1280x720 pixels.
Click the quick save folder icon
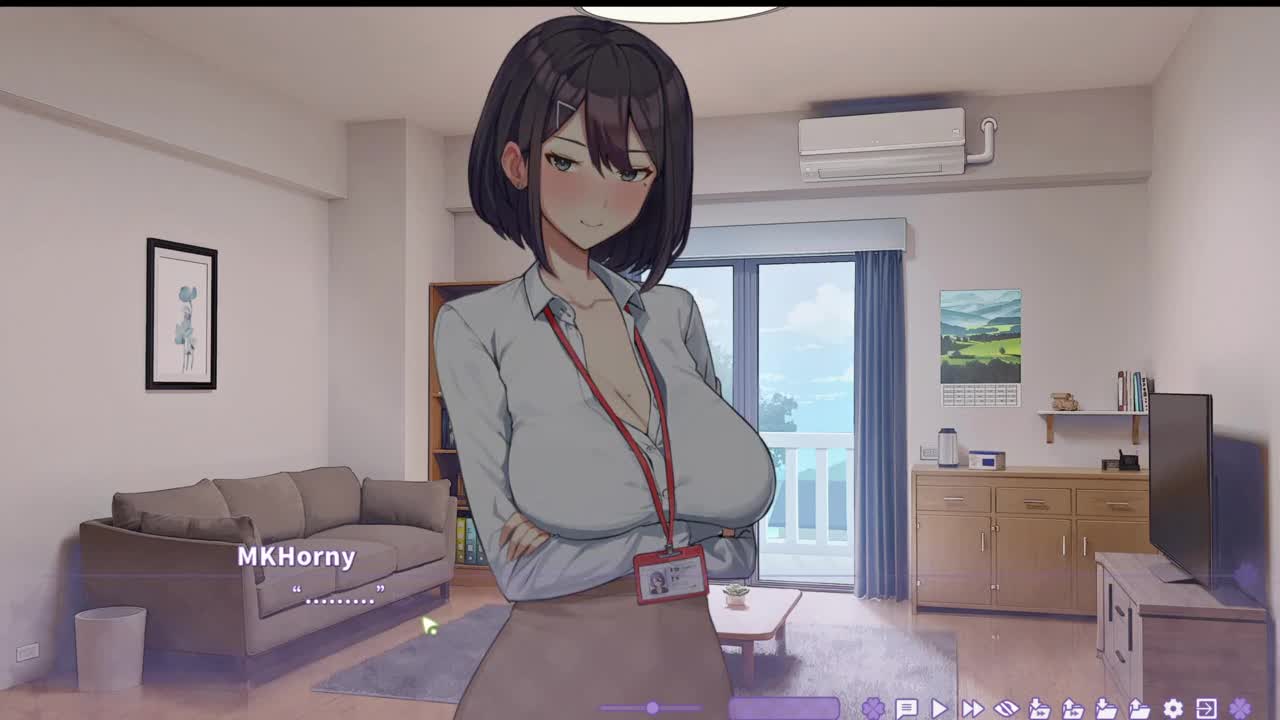point(1039,709)
